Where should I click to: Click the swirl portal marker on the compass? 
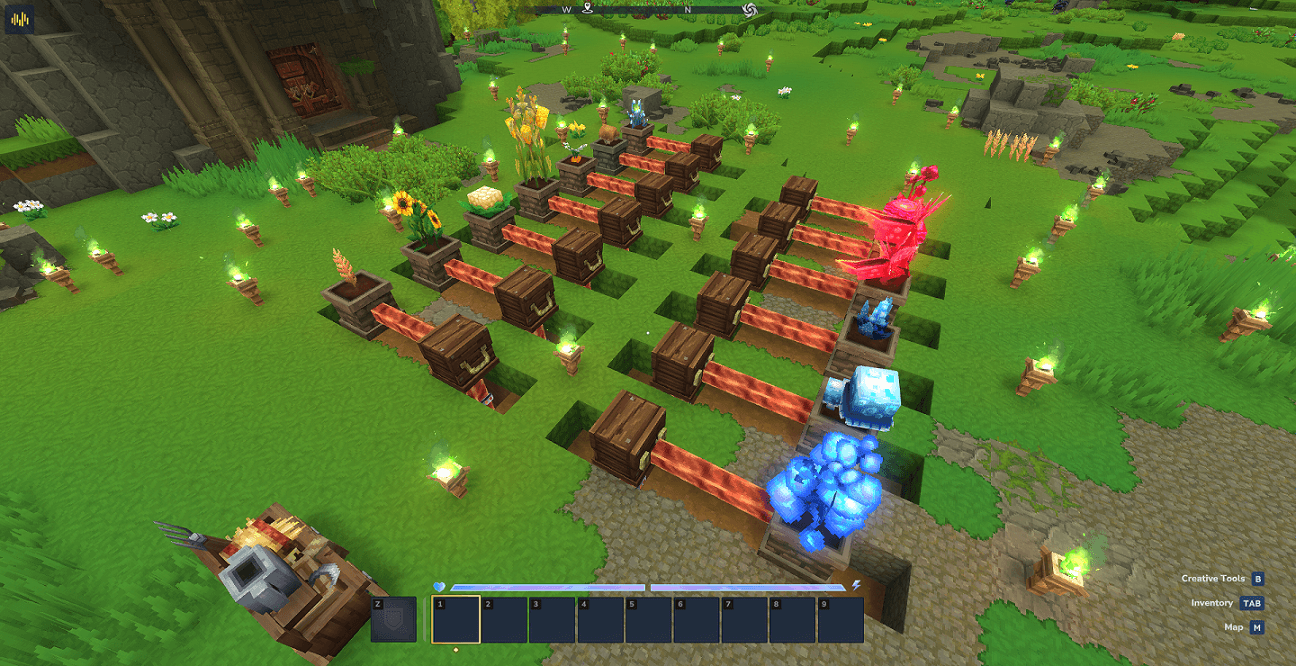(749, 9)
